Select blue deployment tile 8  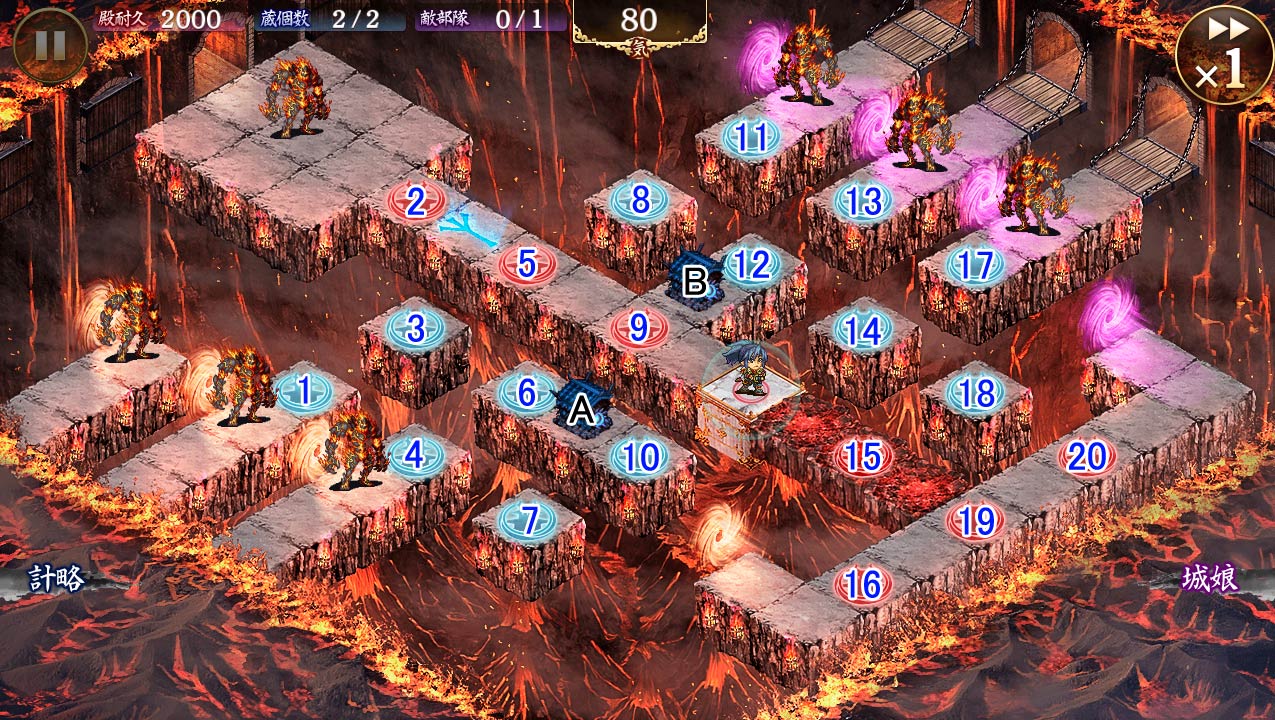tap(640, 200)
